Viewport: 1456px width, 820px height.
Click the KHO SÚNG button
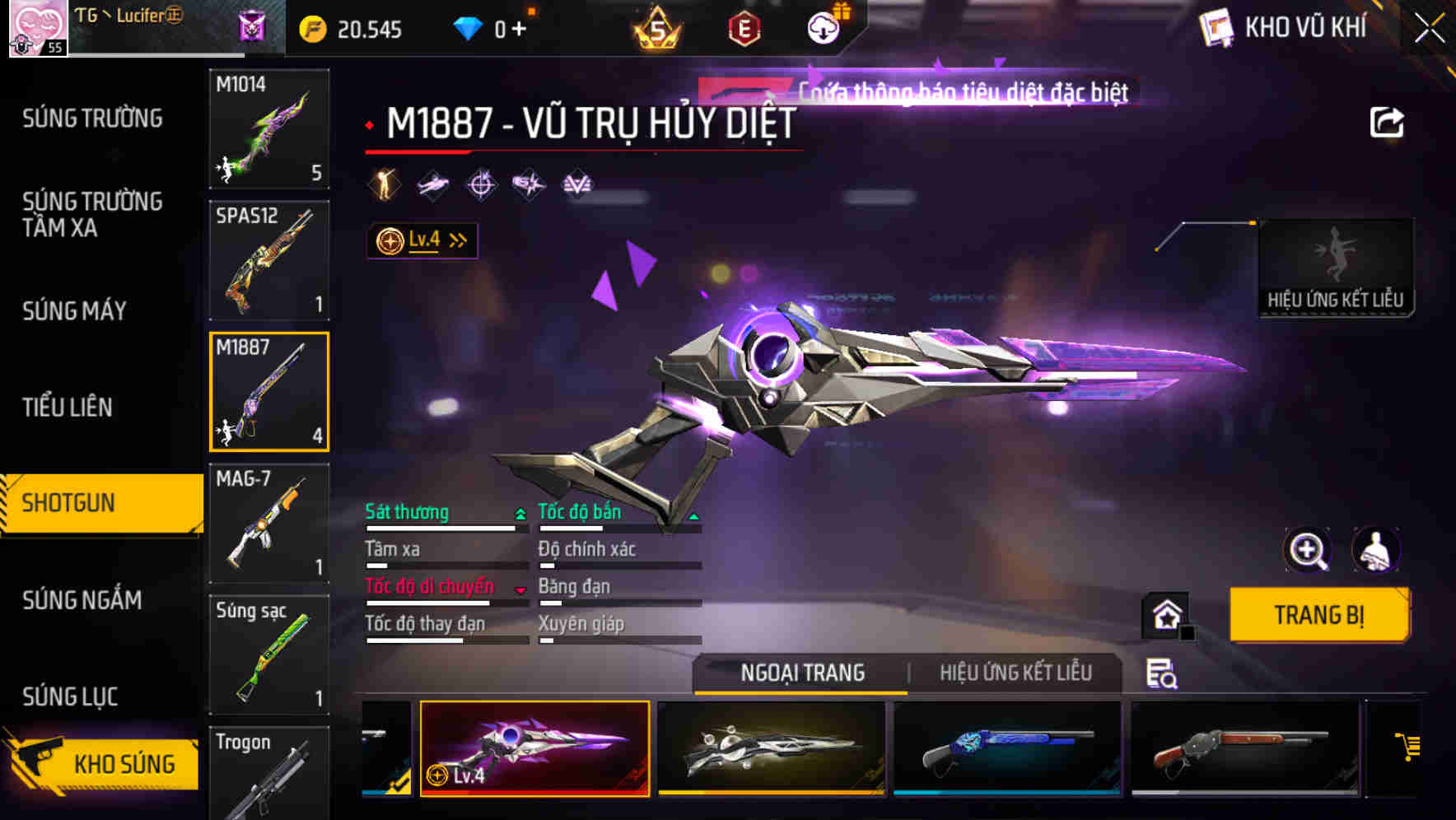[x=124, y=762]
